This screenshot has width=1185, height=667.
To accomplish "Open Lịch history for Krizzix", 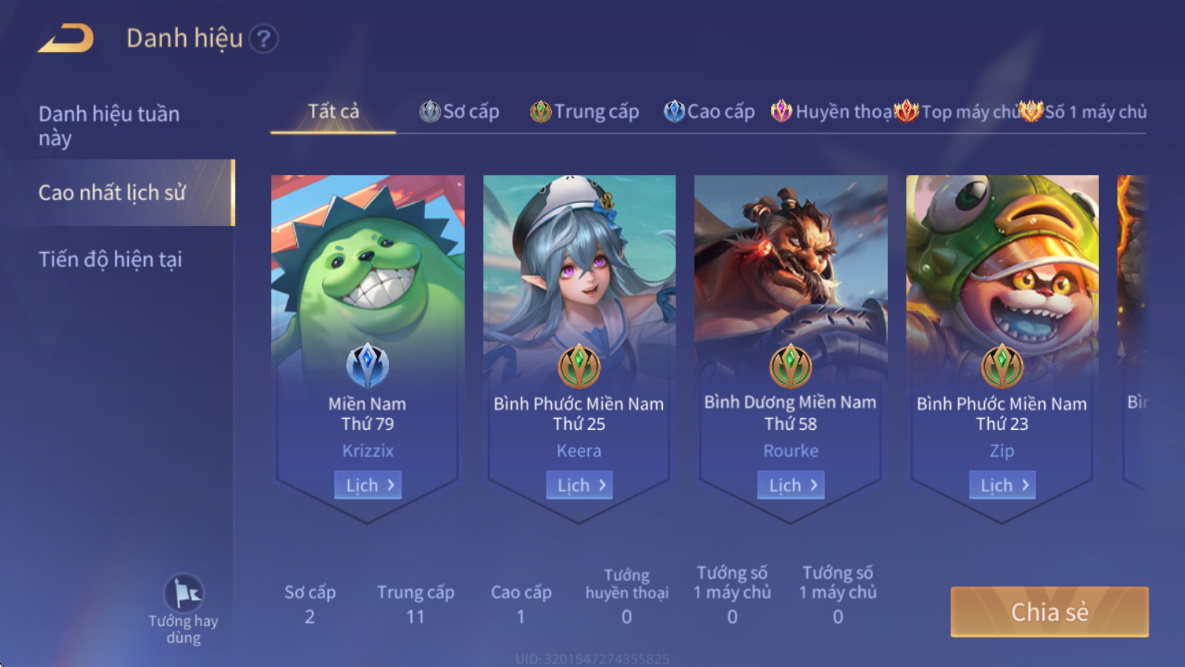I will (368, 485).
